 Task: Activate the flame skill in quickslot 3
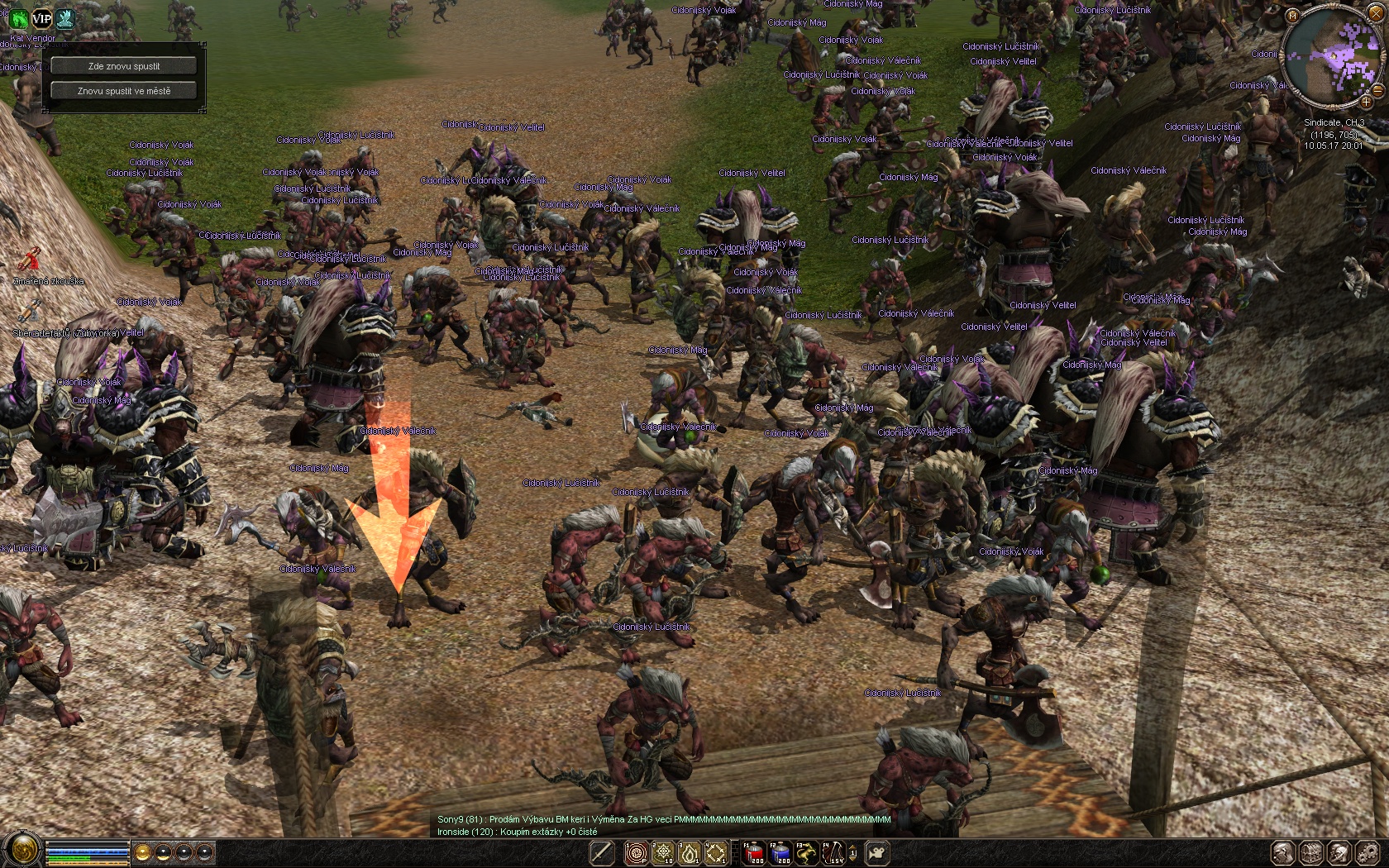(690, 852)
